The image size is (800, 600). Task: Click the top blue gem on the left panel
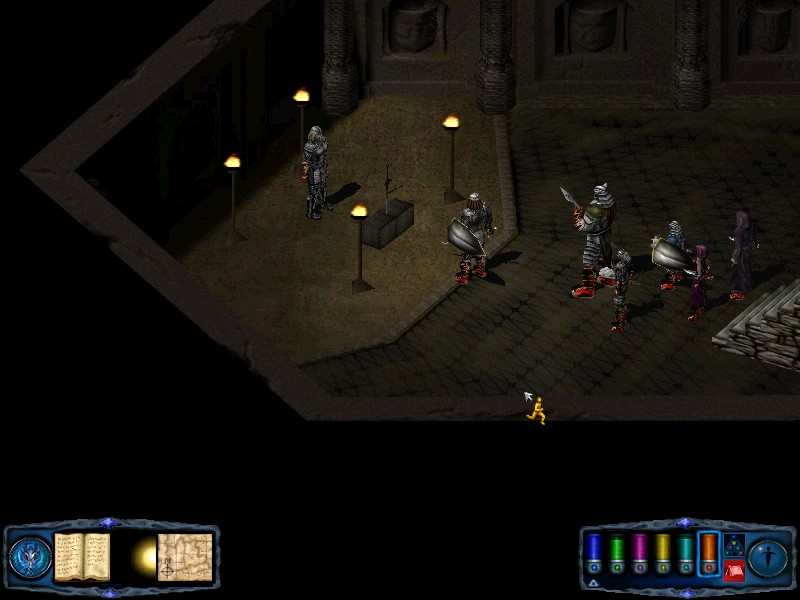tap(109, 523)
